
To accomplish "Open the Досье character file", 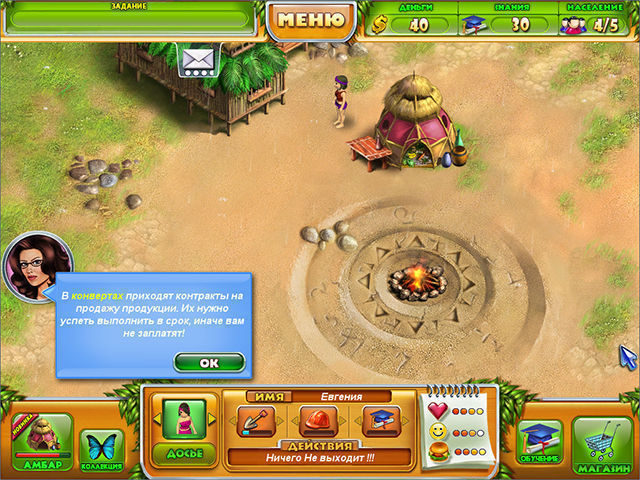I will tap(183, 428).
